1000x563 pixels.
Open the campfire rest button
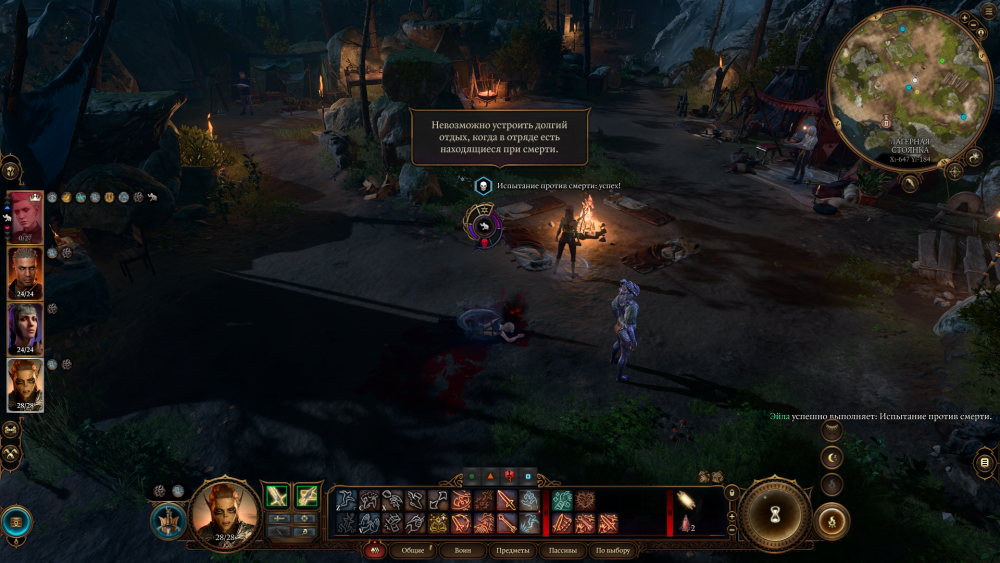click(832, 520)
